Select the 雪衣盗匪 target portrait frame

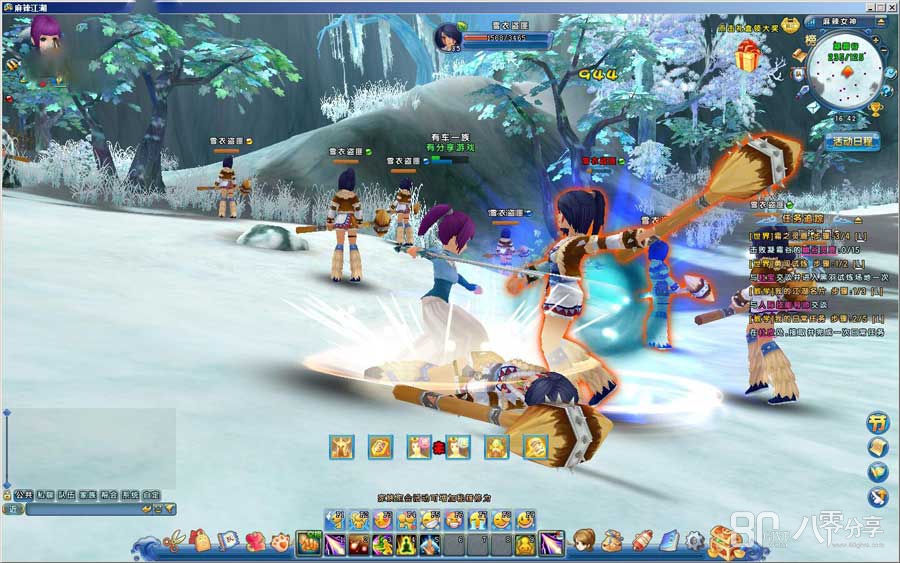pos(446,38)
